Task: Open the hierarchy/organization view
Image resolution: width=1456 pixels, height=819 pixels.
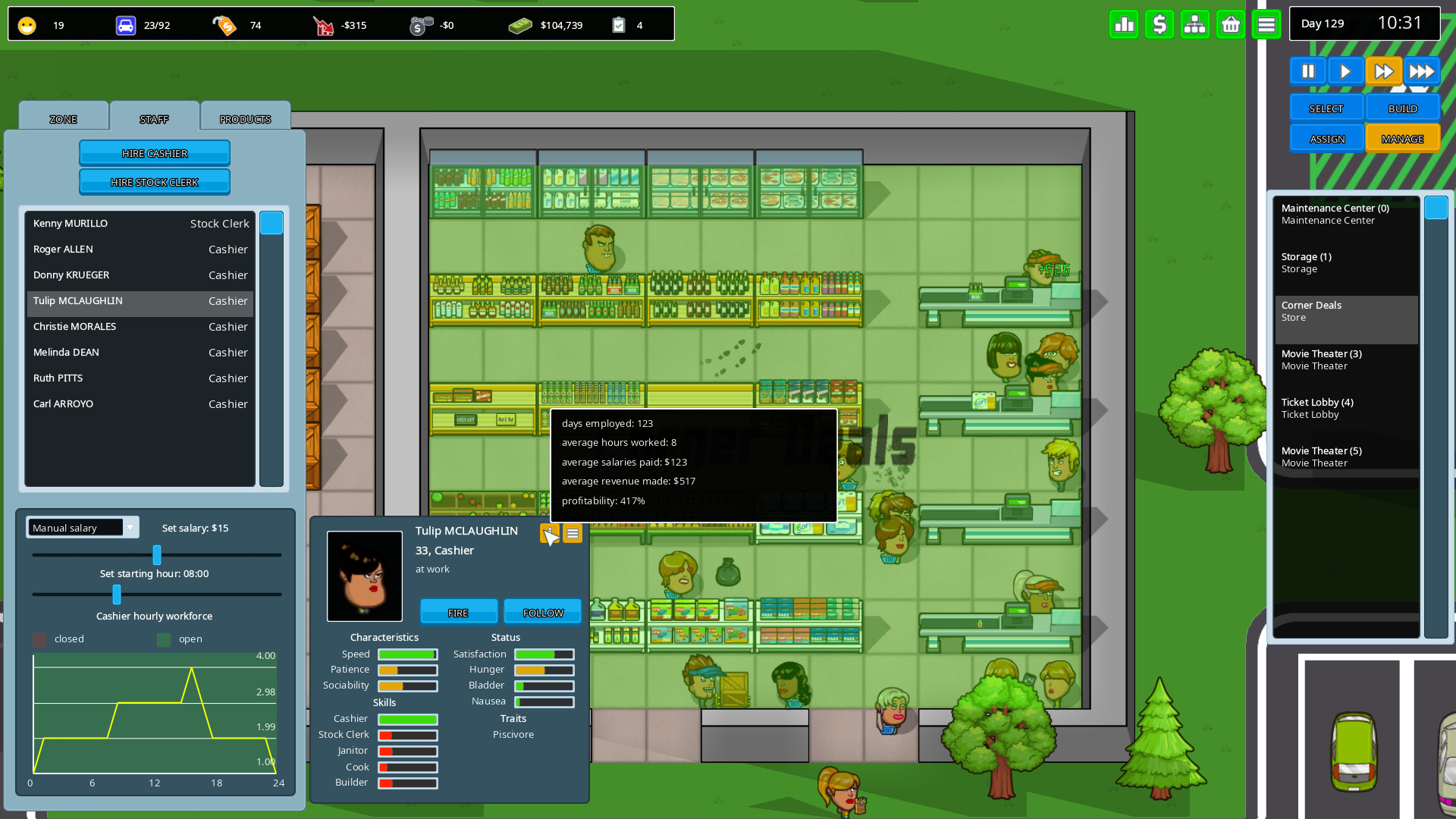Action: (1195, 24)
